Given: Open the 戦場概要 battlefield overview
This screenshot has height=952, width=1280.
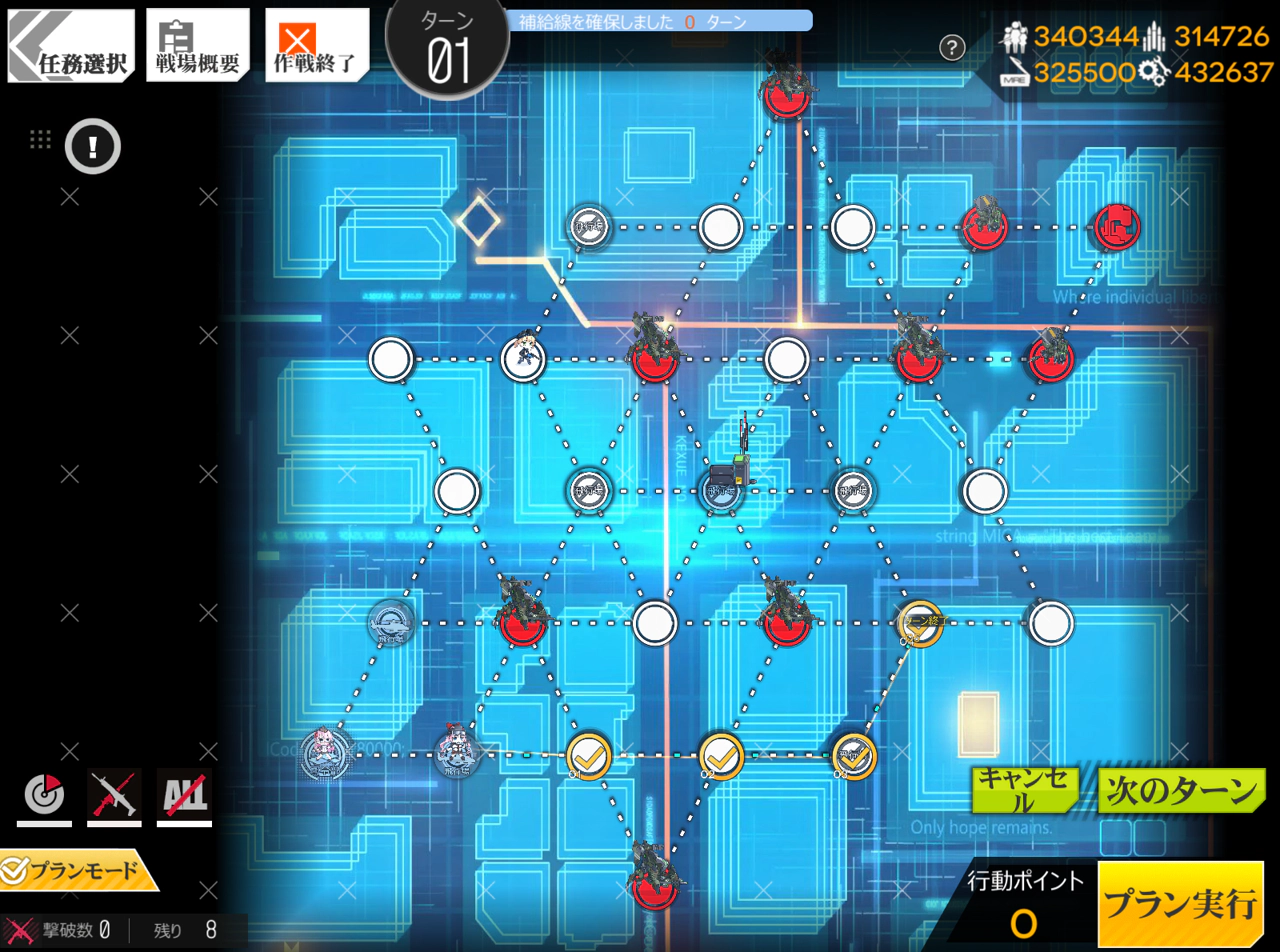Looking at the screenshot, I should click(x=198, y=46).
